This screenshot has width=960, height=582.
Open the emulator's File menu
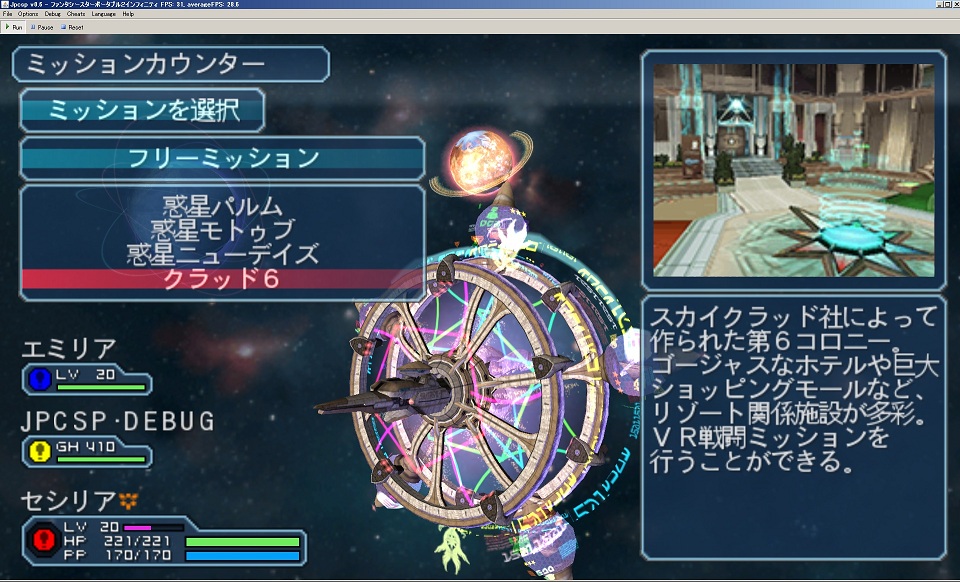(8, 14)
